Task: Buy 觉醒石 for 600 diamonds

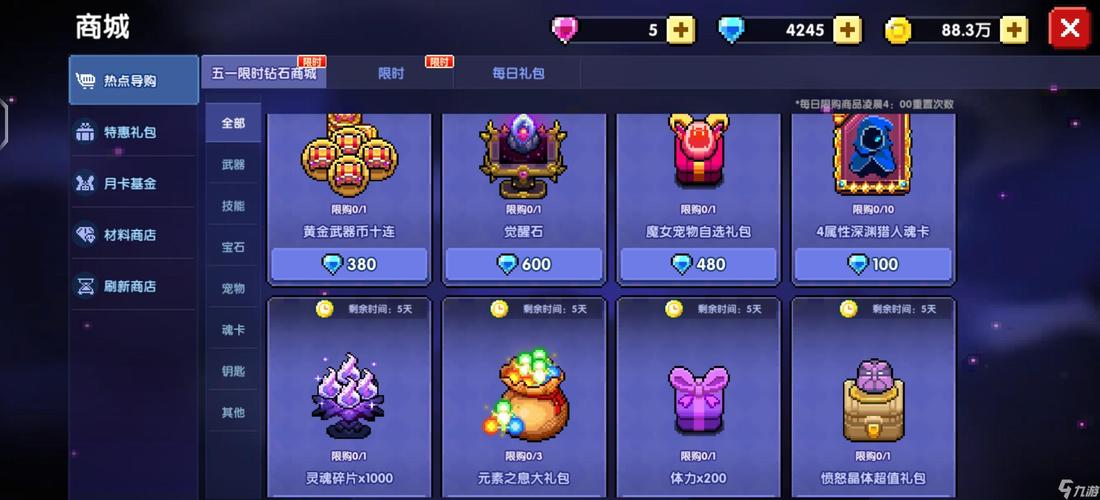Action: coord(524,264)
